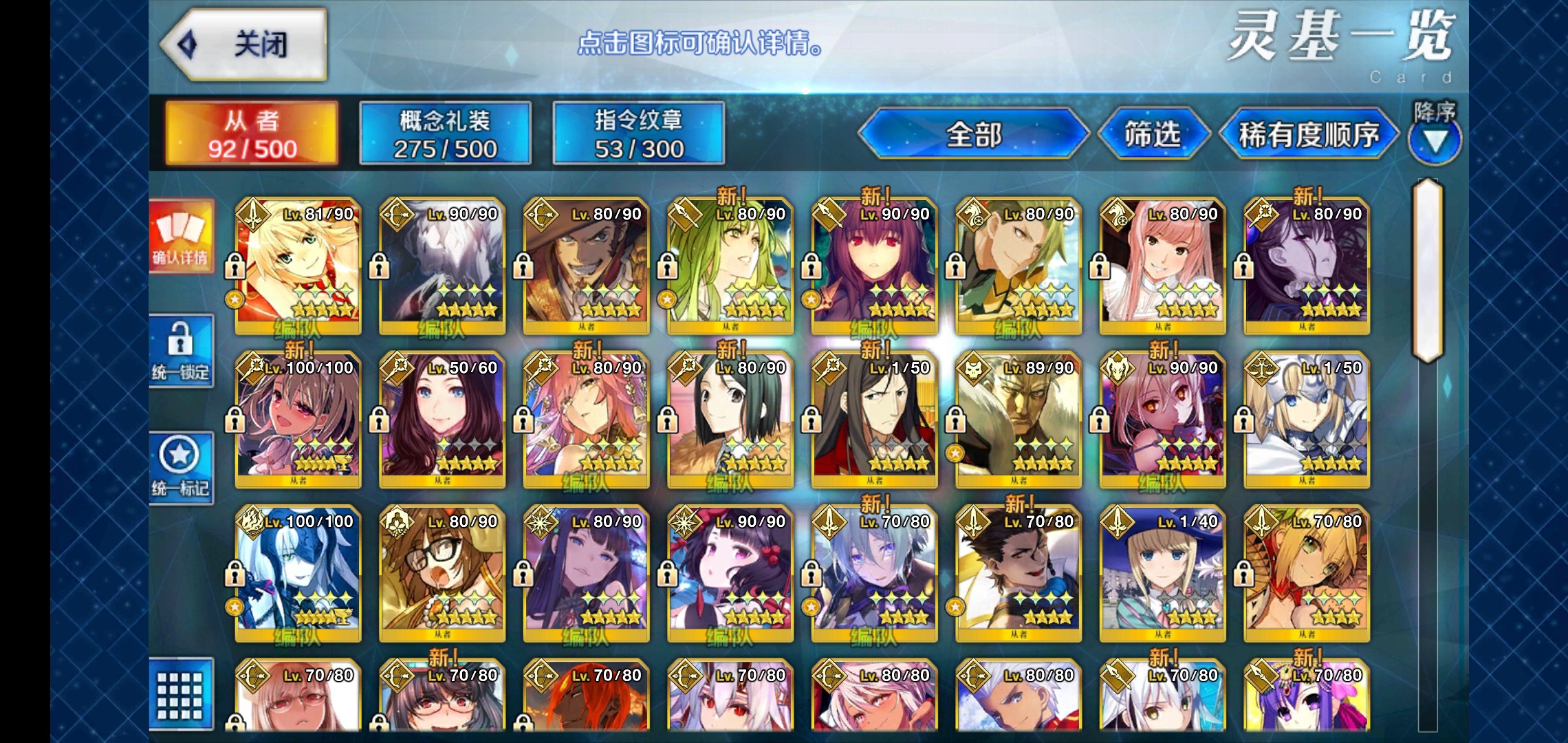Viewport: 1568px width, 743px height.
Task: Tap the 统一锁定 bulk lock button
Action: pyautogui.click(x=181, y=351)
